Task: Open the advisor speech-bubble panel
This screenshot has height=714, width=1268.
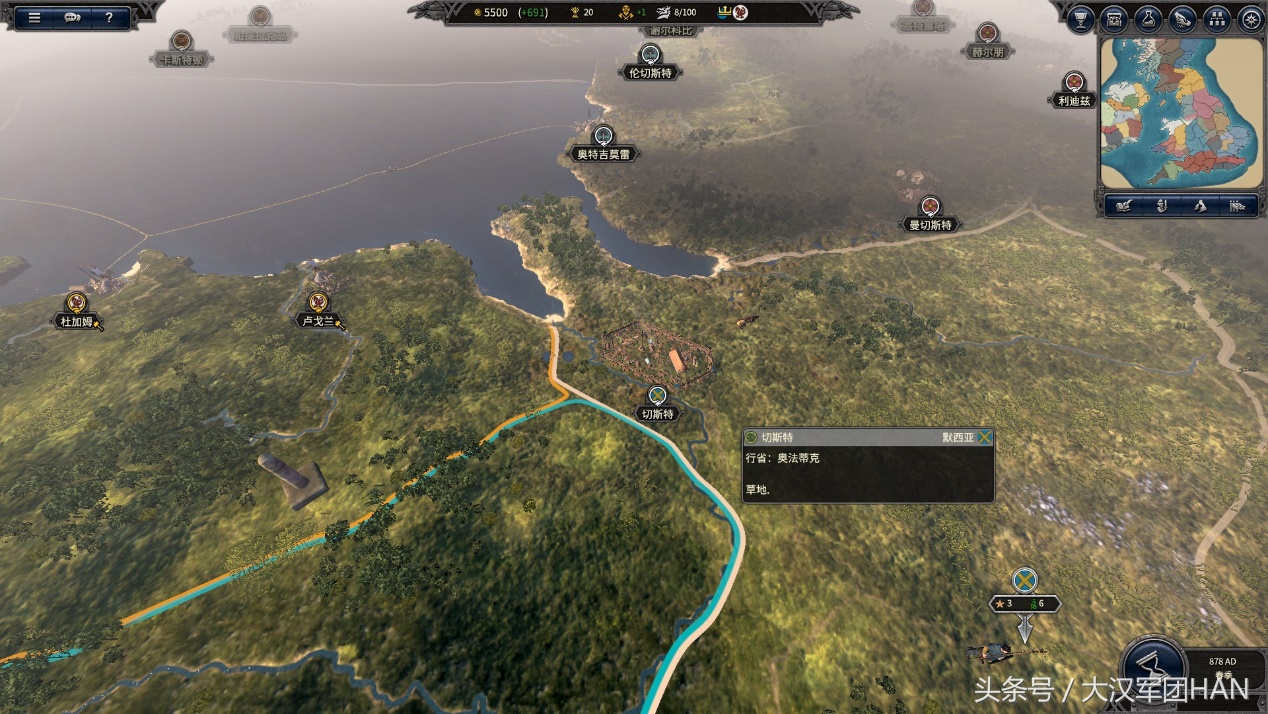Action: click(x=72, y=17)
